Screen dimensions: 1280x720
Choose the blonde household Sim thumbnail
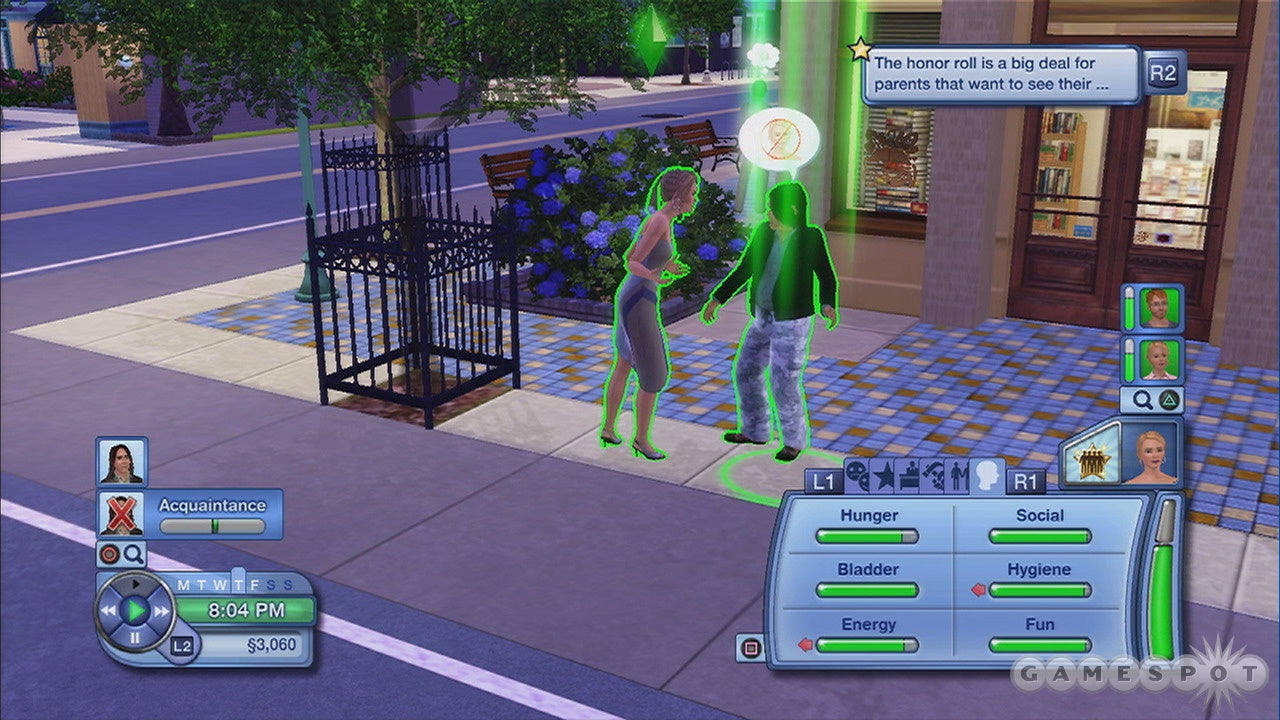tap(1161, 360)
